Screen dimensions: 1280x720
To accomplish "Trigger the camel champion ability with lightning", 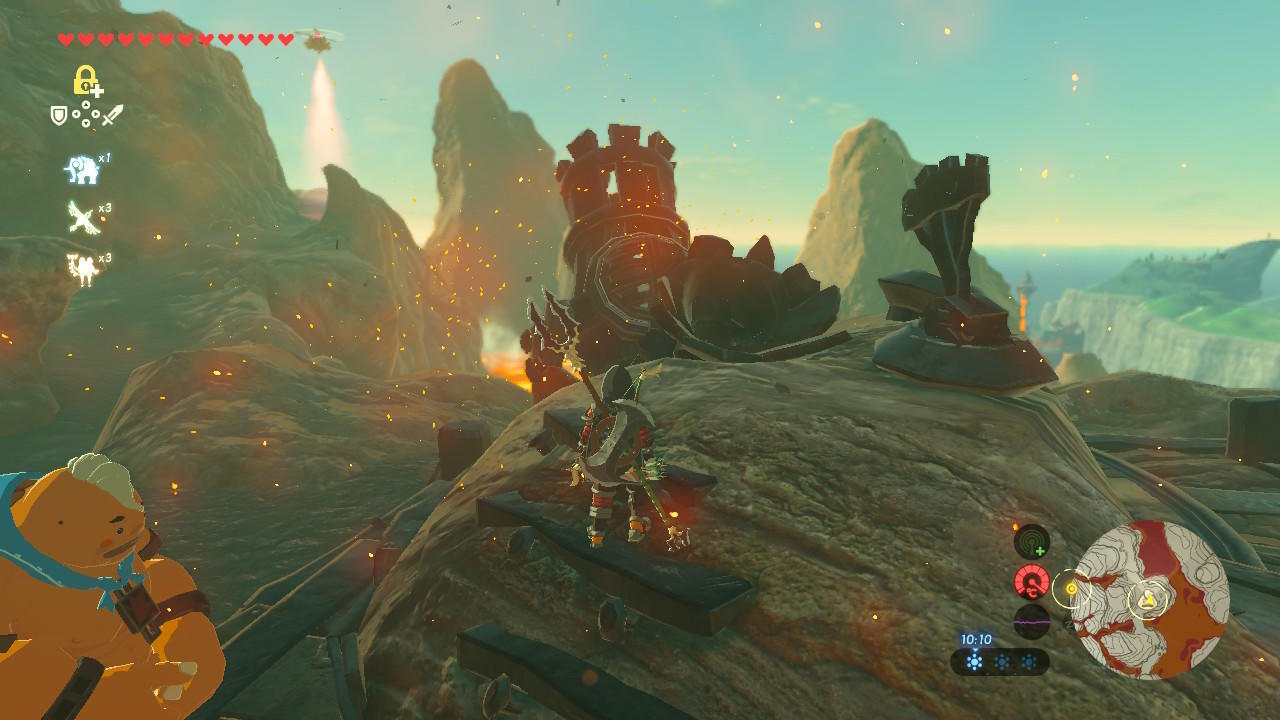I will coord(82,269).
